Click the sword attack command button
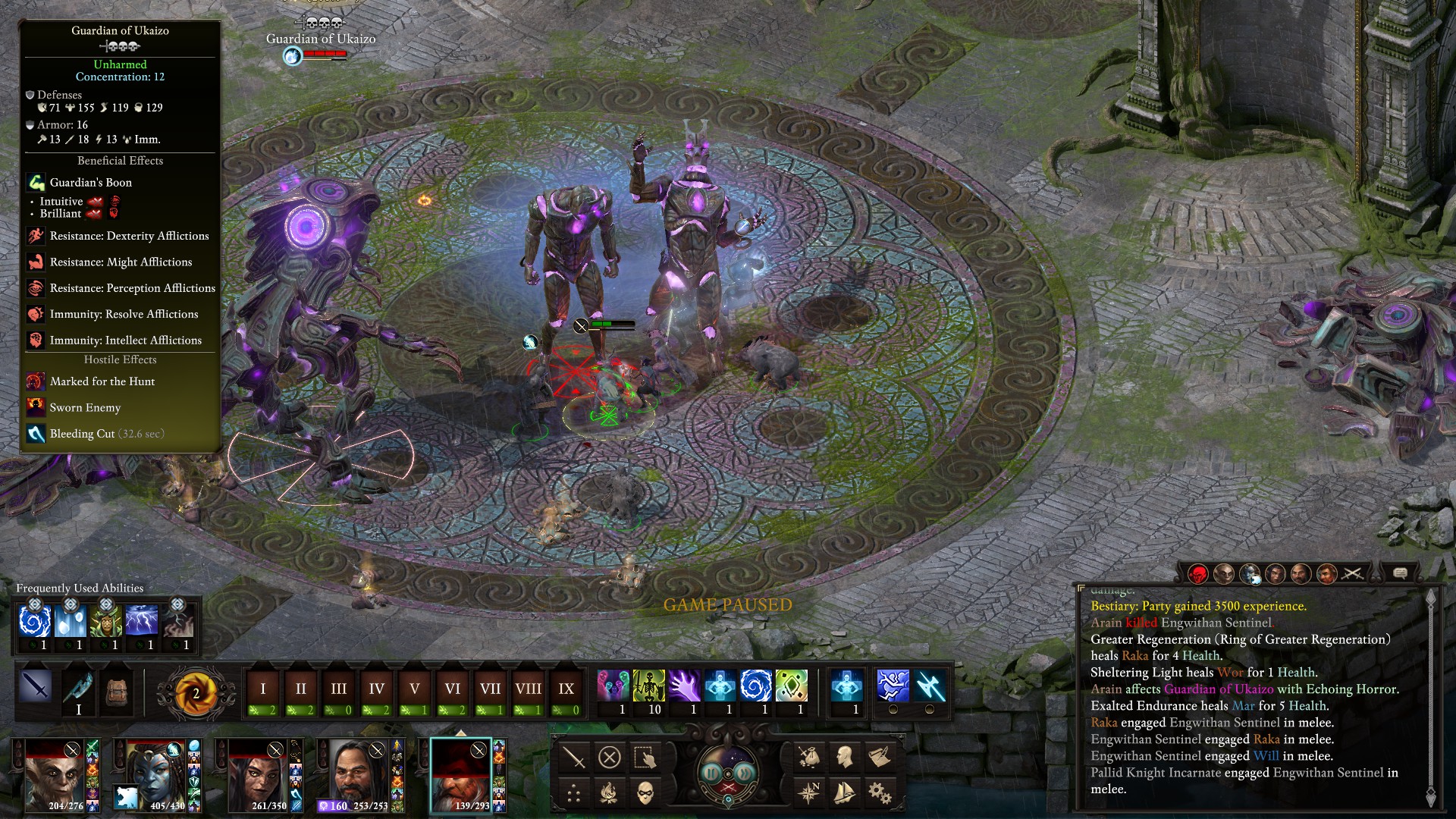 tap(574, 757)
